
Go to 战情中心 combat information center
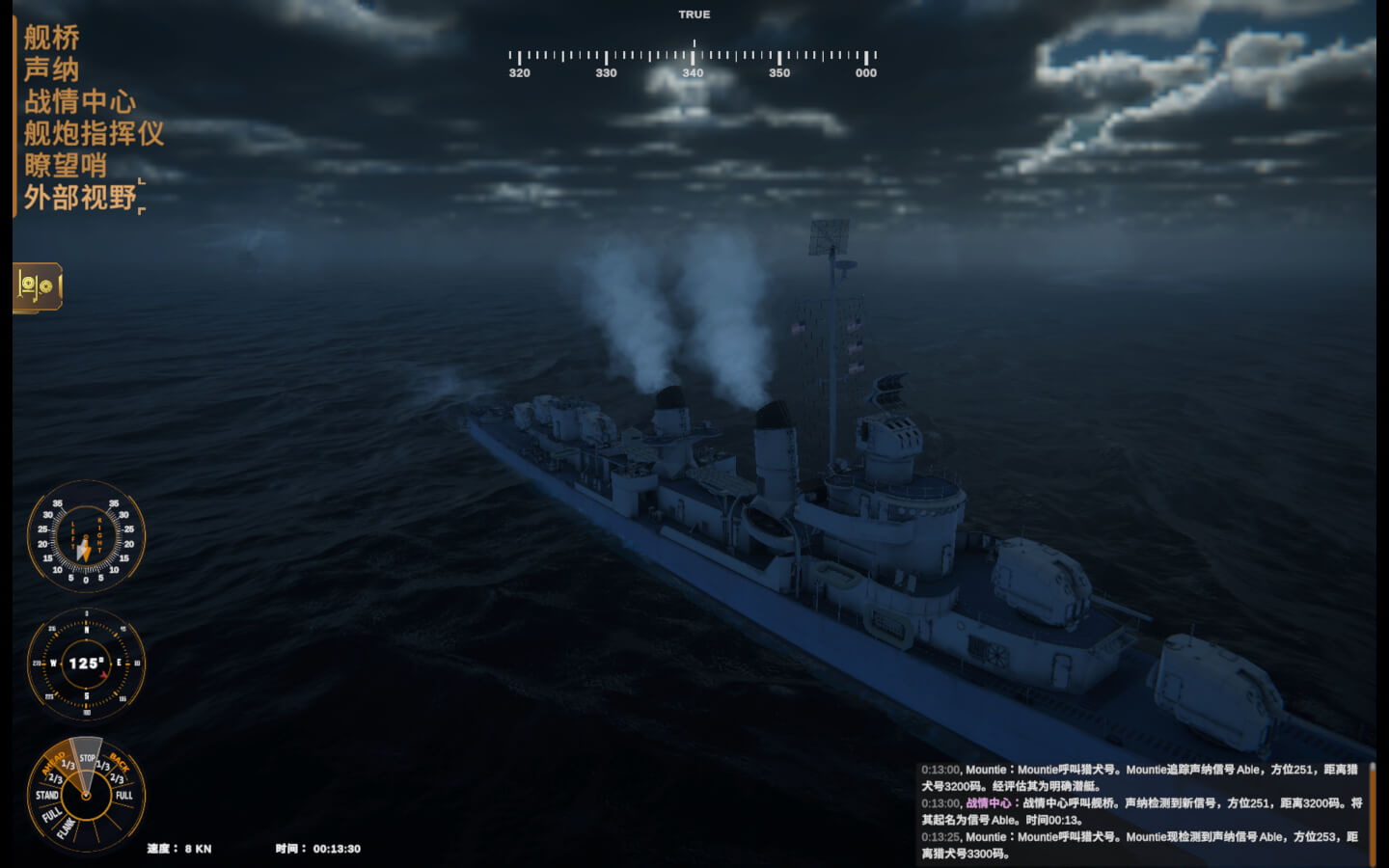click(79, 102)
